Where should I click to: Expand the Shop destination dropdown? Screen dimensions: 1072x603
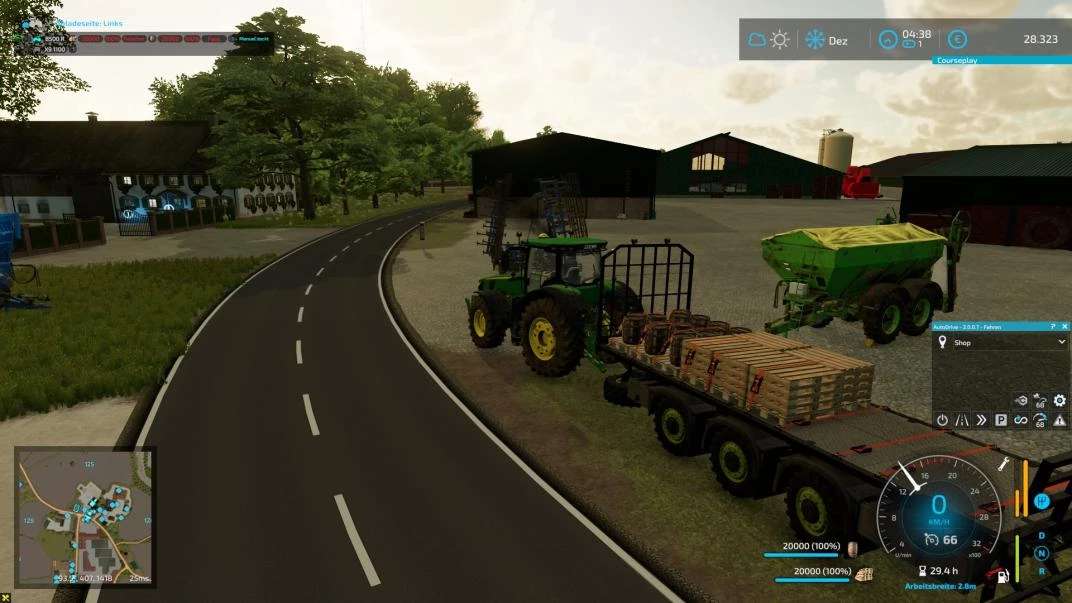point(1061,342)
